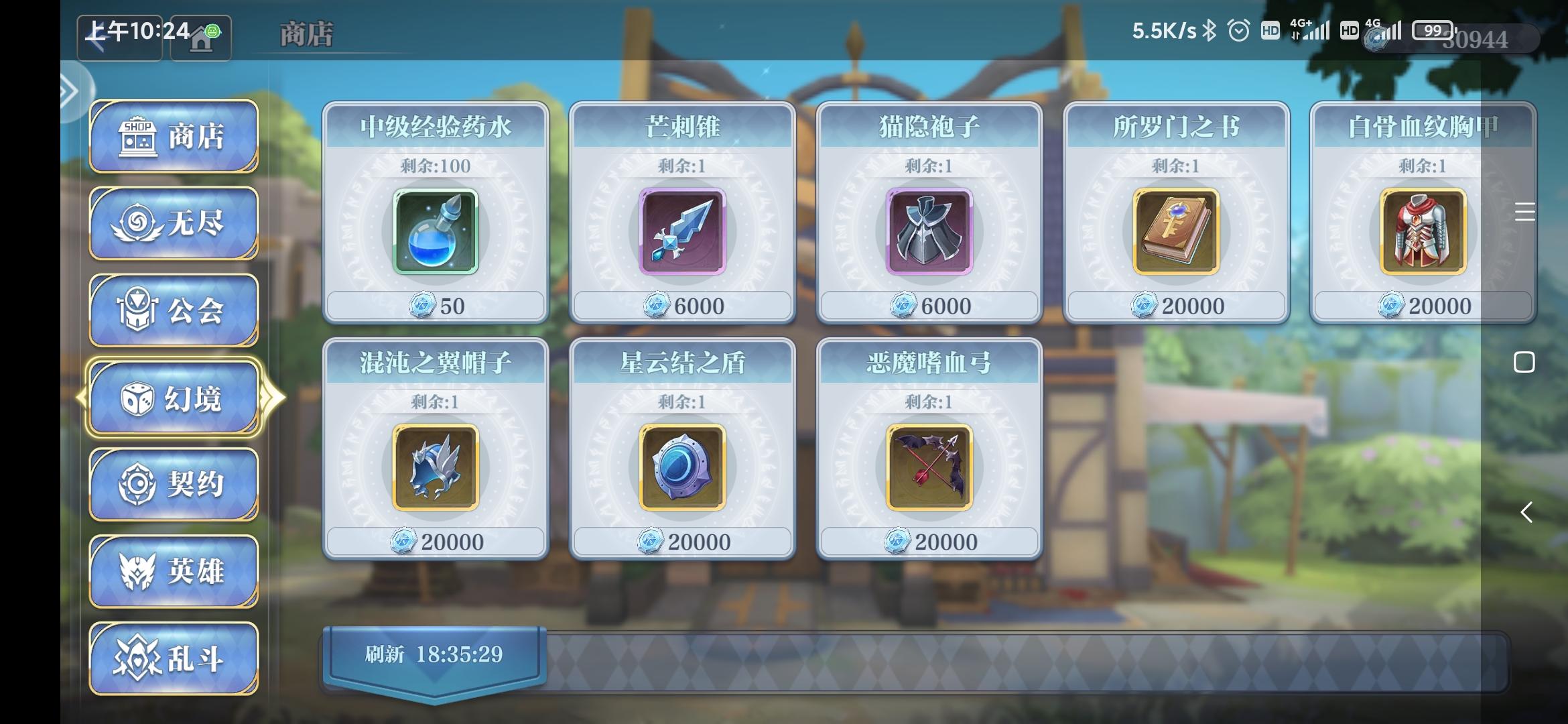Image resolution: width=1568 pixels, height=724 pixels.
Task: Buy 猫隐袍子 for 6000 currency
Action: point(929,305)
